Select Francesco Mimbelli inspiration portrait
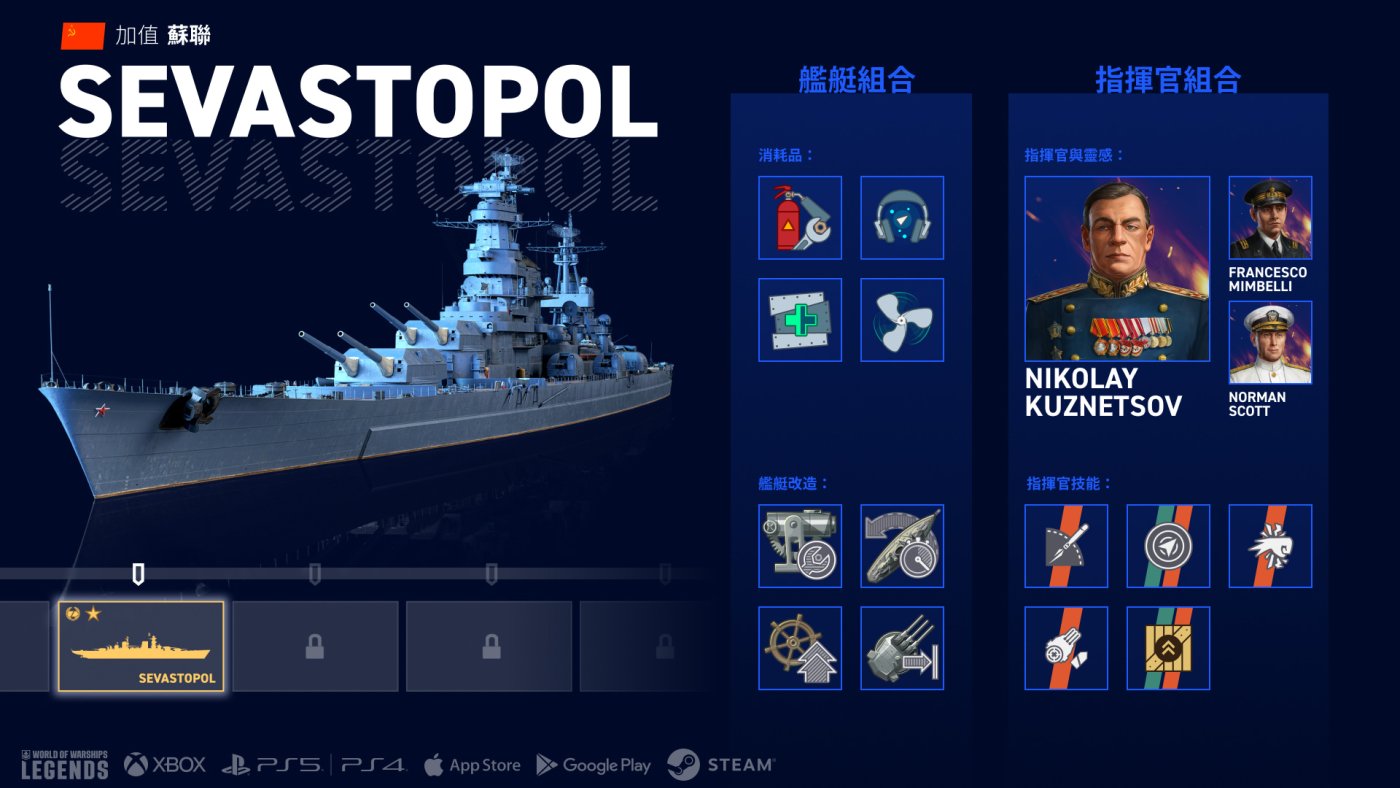Viewport: 1400px width, 788px height. (1270, 218)
